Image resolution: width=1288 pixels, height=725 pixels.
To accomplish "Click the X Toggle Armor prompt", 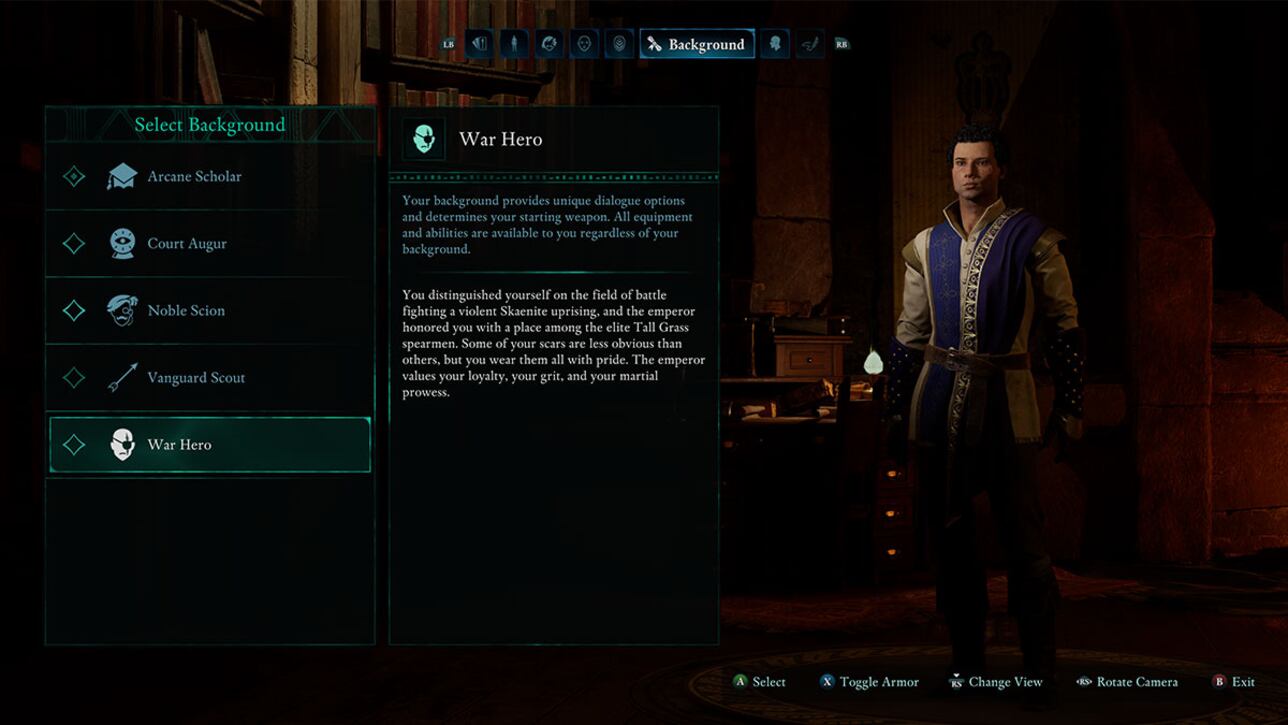I will coord(870,681).
